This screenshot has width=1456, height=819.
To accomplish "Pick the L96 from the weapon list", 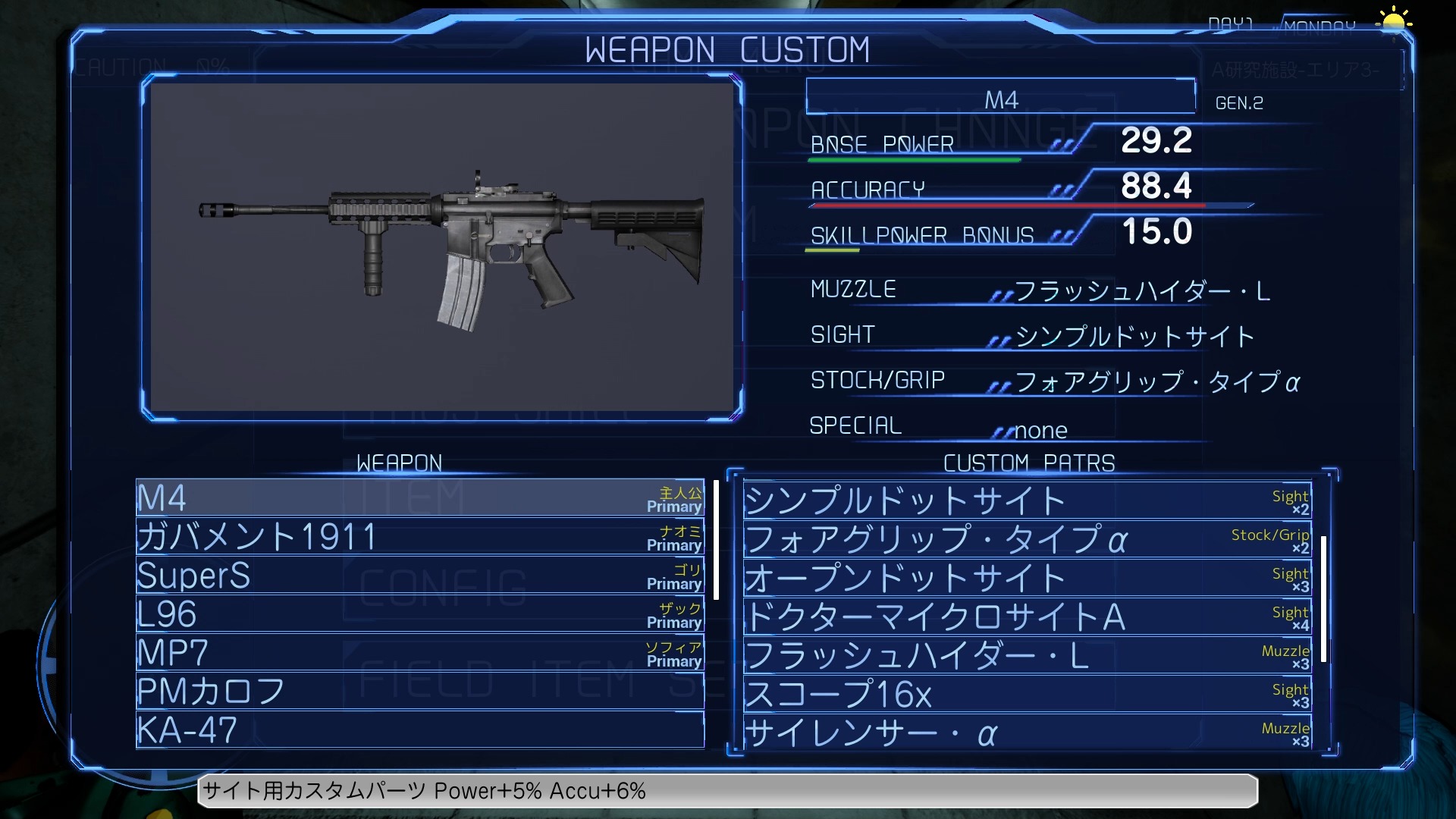I will pos(419,614).
